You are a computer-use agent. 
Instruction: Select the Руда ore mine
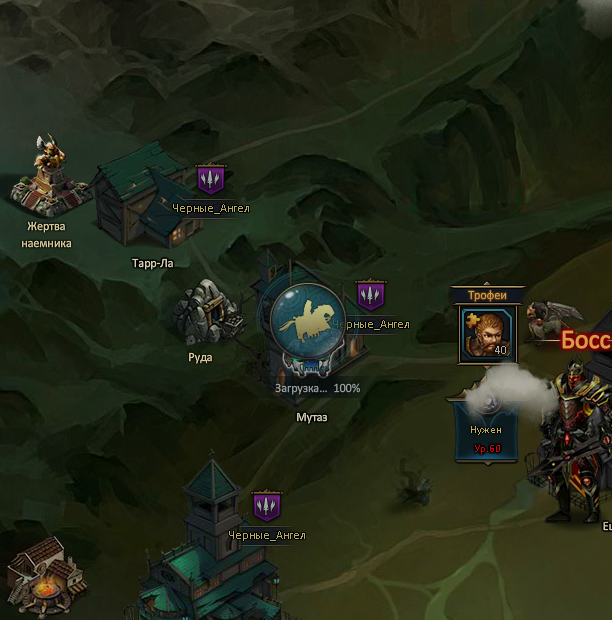coord(206,313)
